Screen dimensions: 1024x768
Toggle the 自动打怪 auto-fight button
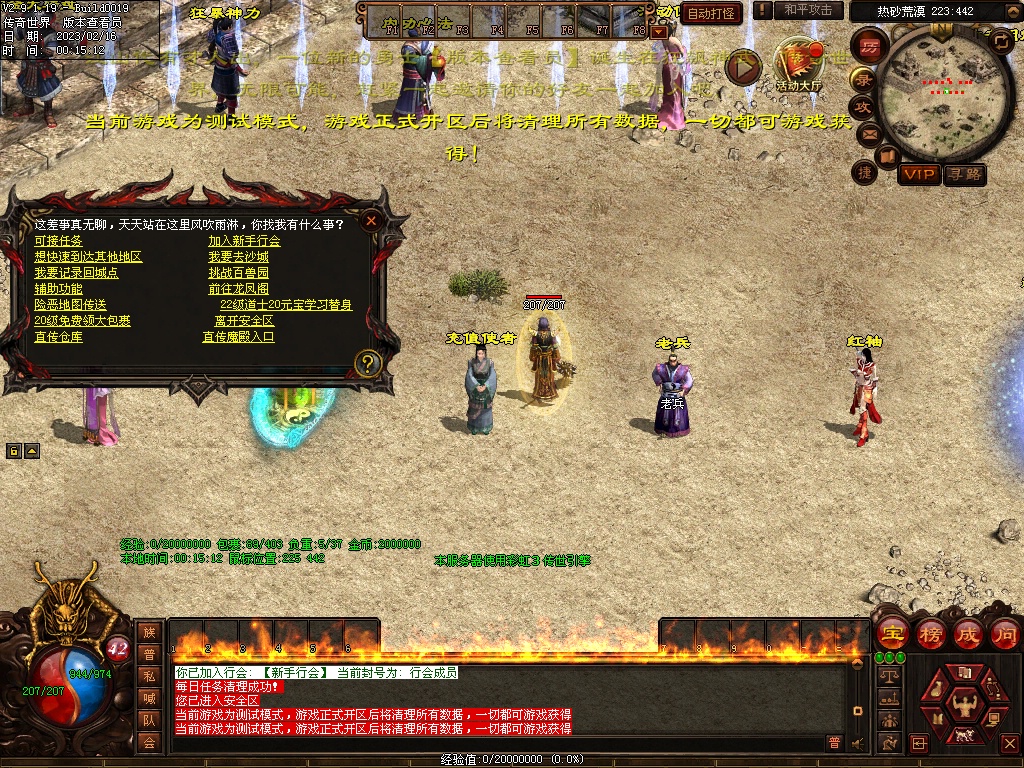coord(711,13)
